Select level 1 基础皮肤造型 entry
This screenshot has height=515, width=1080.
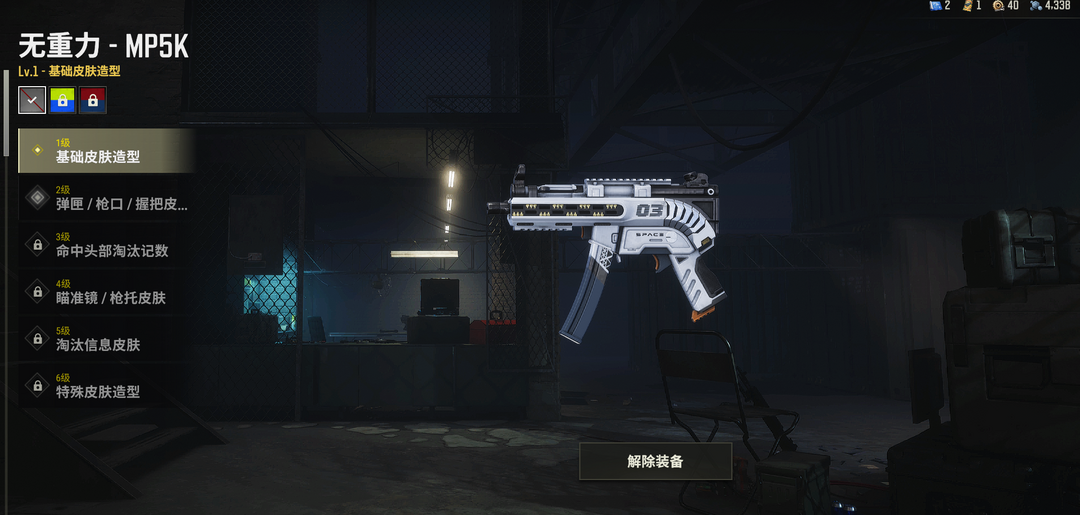pos(105,151)
